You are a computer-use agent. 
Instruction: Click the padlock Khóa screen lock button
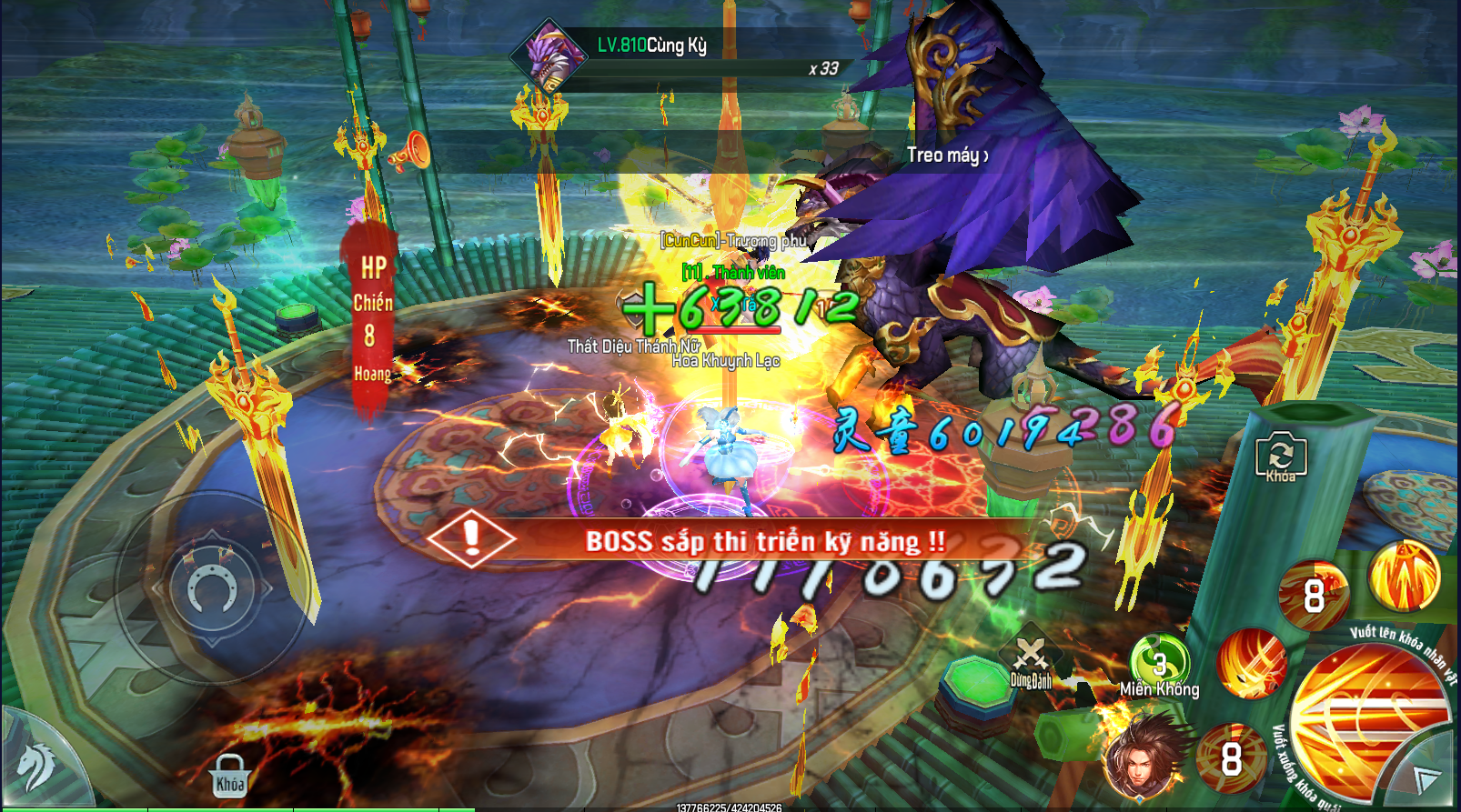point(229,776)
